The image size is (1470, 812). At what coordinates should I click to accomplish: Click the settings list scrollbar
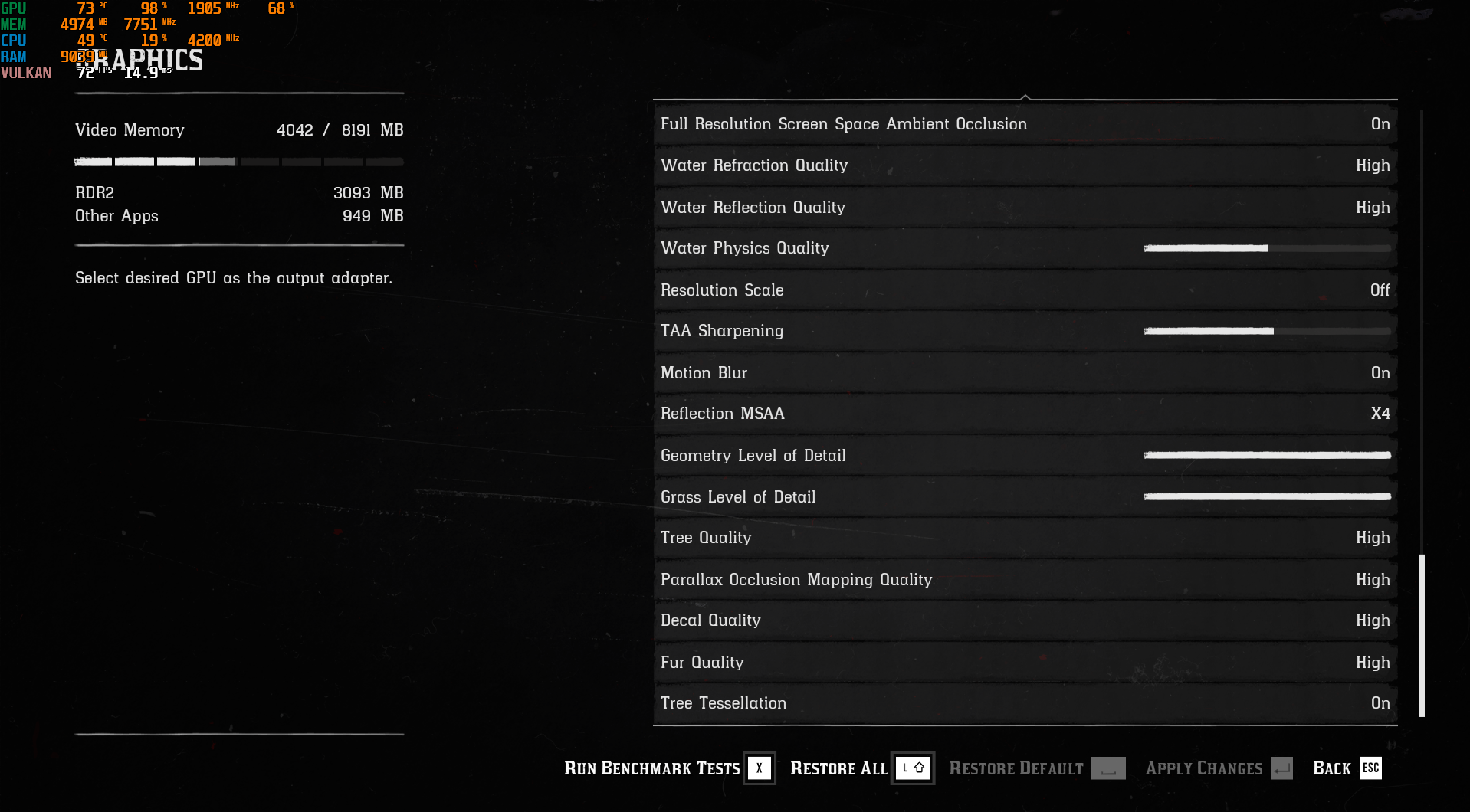(x=1422, y=635)
